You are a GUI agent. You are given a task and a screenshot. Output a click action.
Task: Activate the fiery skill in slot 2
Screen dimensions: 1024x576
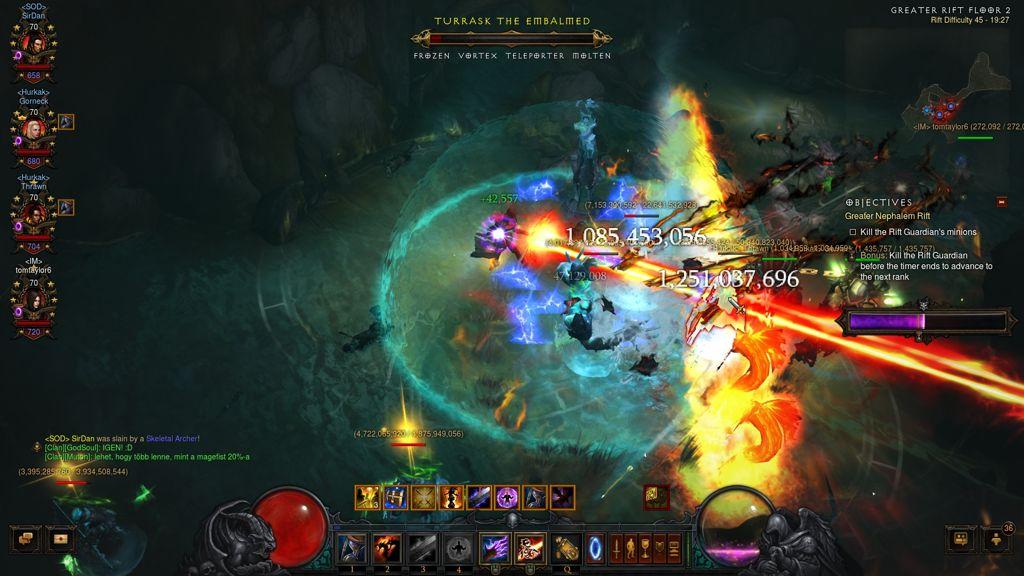point(387,548)
